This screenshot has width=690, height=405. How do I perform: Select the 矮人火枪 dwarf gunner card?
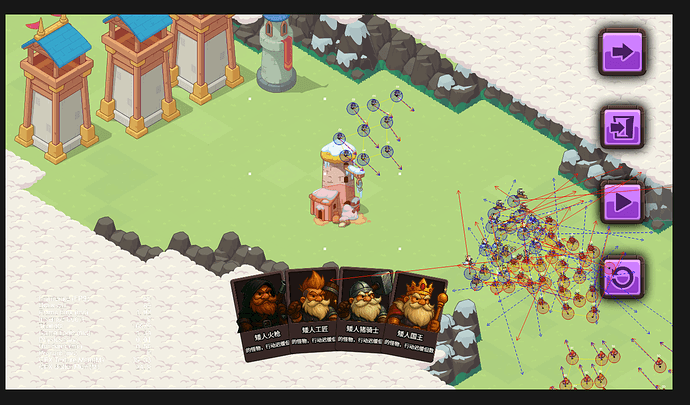pyautogui.click(x=263, y=312)
